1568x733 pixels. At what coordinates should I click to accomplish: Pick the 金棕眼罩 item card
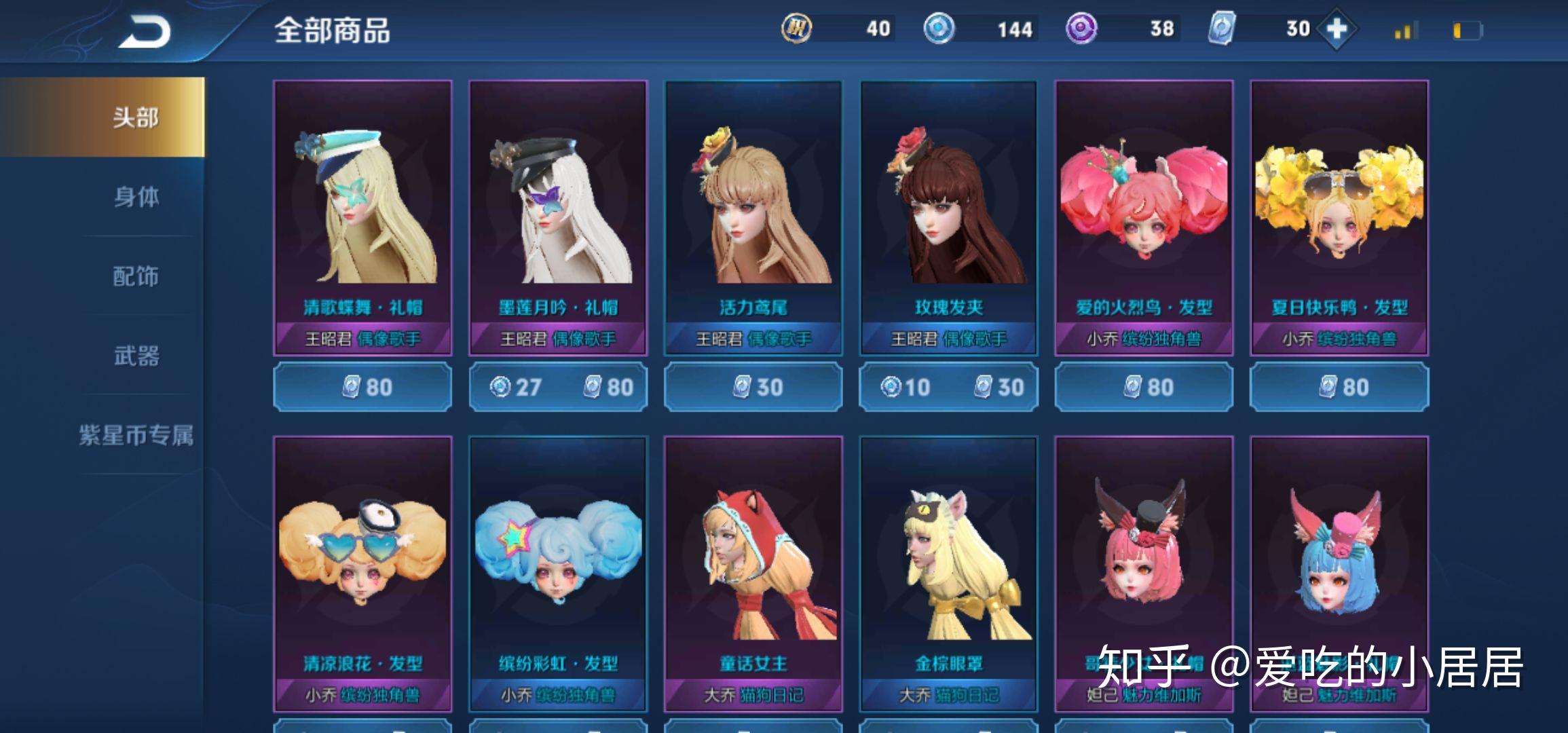[949, 574]
